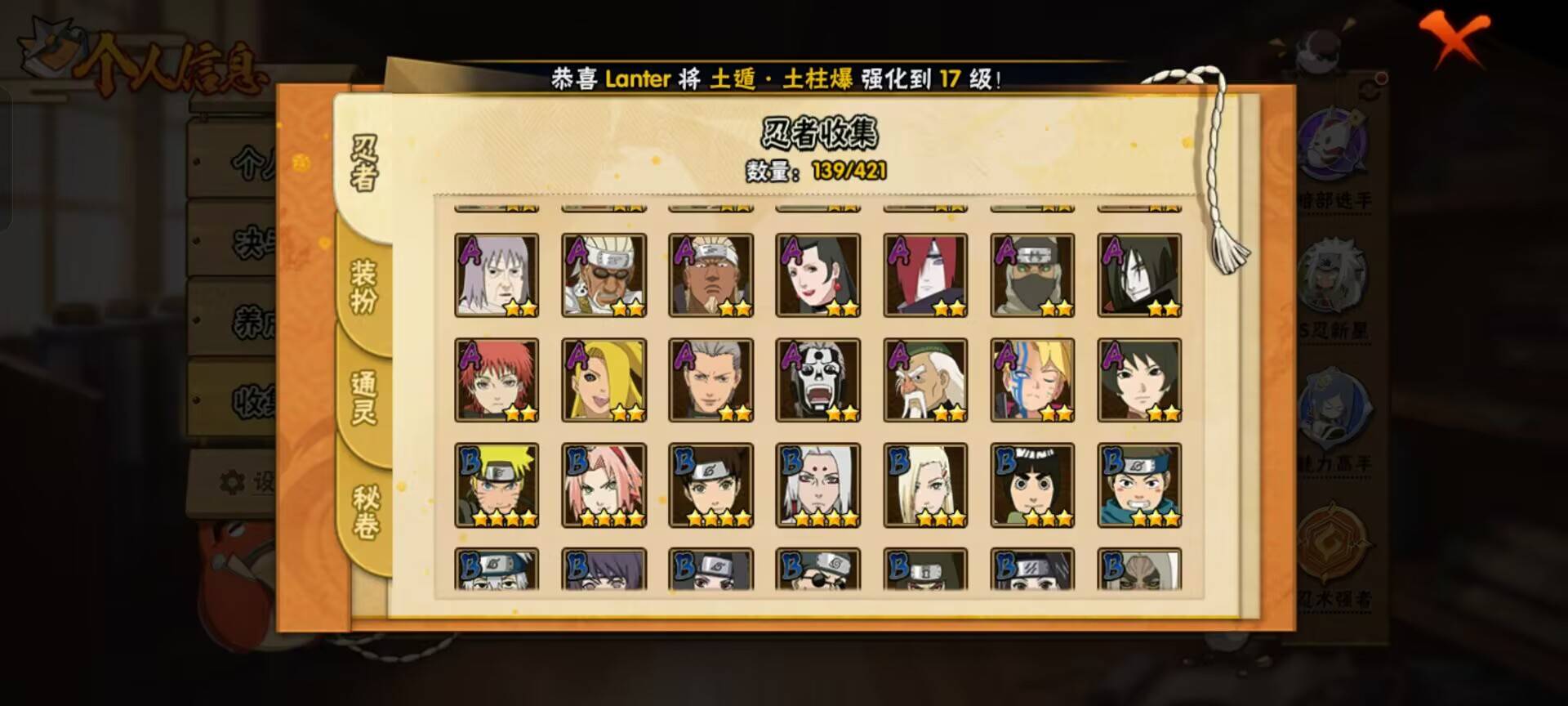Pick the blonde Deidara portrait
Screen dimensions: 1568x706
604,381
